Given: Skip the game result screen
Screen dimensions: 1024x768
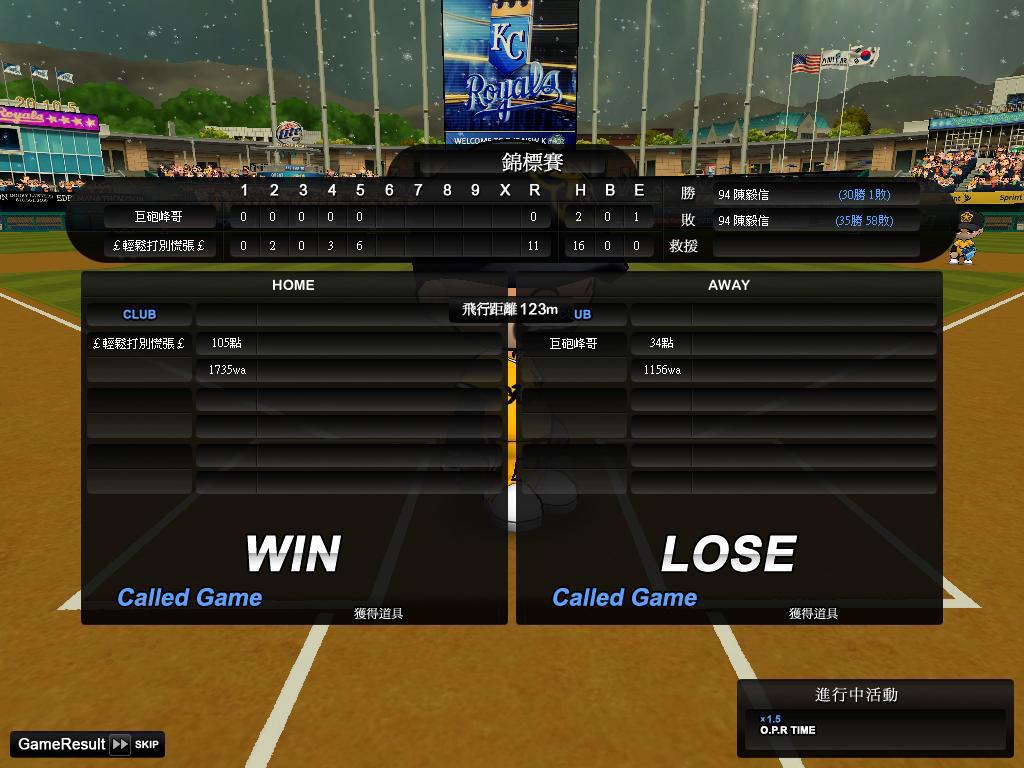Looking at the screenshot, I should pyautogui.click(x=134, y=744).
